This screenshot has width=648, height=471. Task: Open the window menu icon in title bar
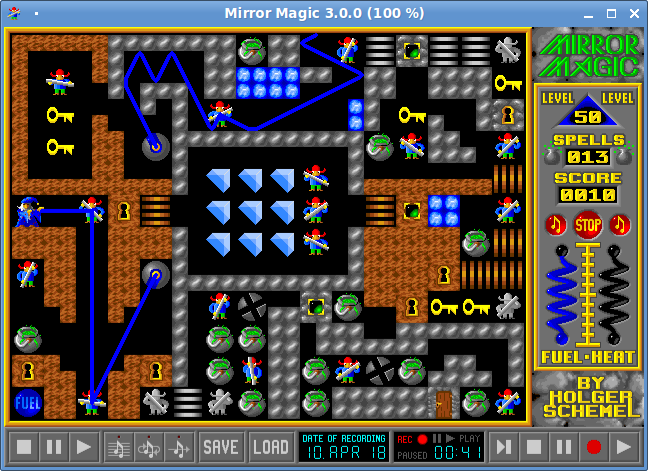(x=14, y=13)
